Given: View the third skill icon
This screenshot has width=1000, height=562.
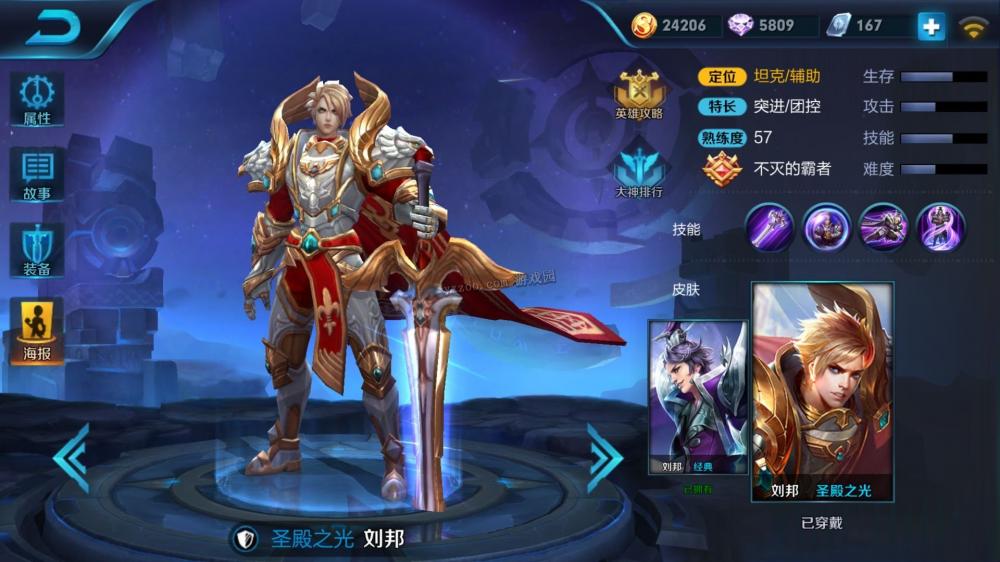Looking at the screenshot, I should [884, 227].
